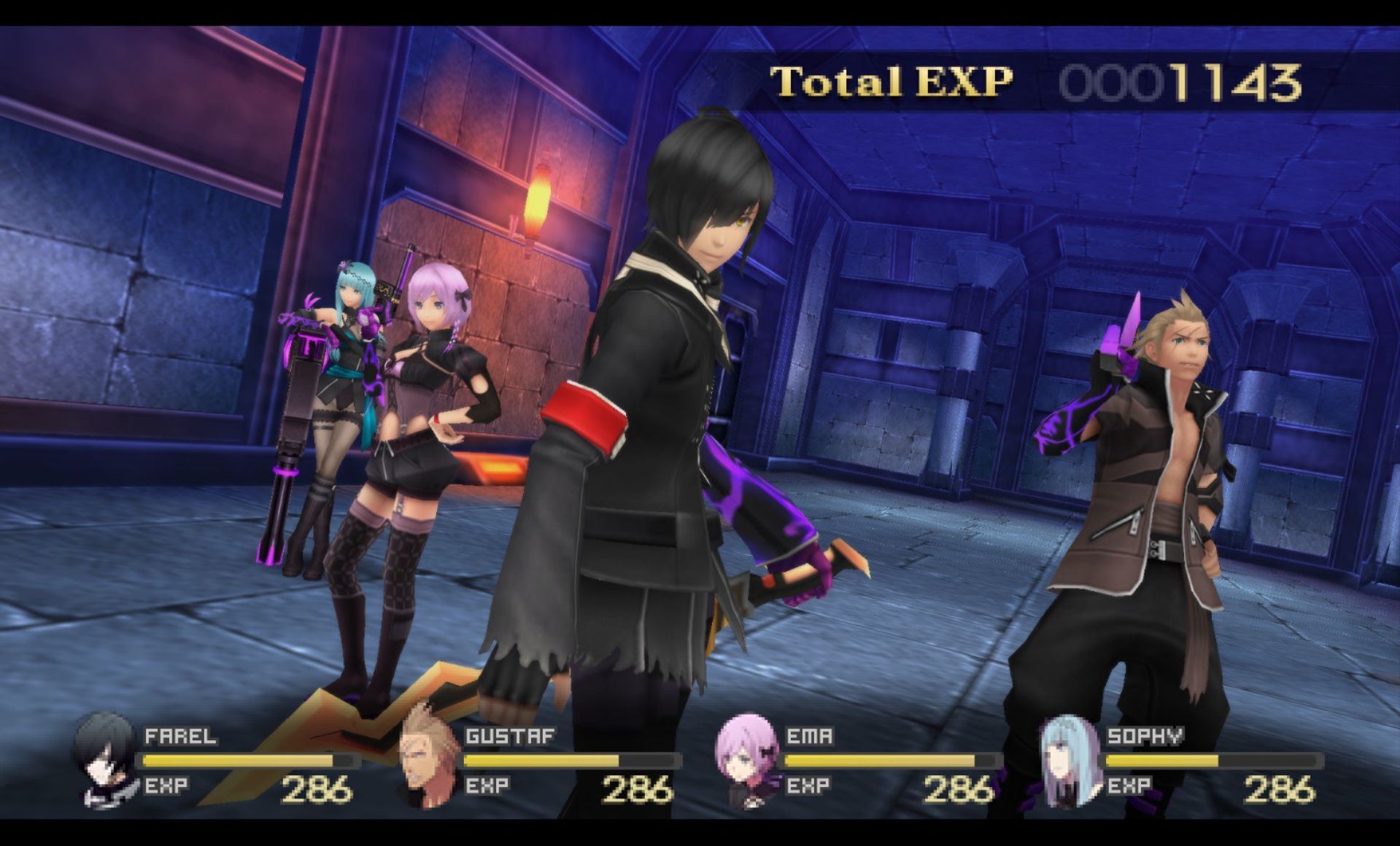Choose Ema's pink-haired portrait

pos(747,760)
